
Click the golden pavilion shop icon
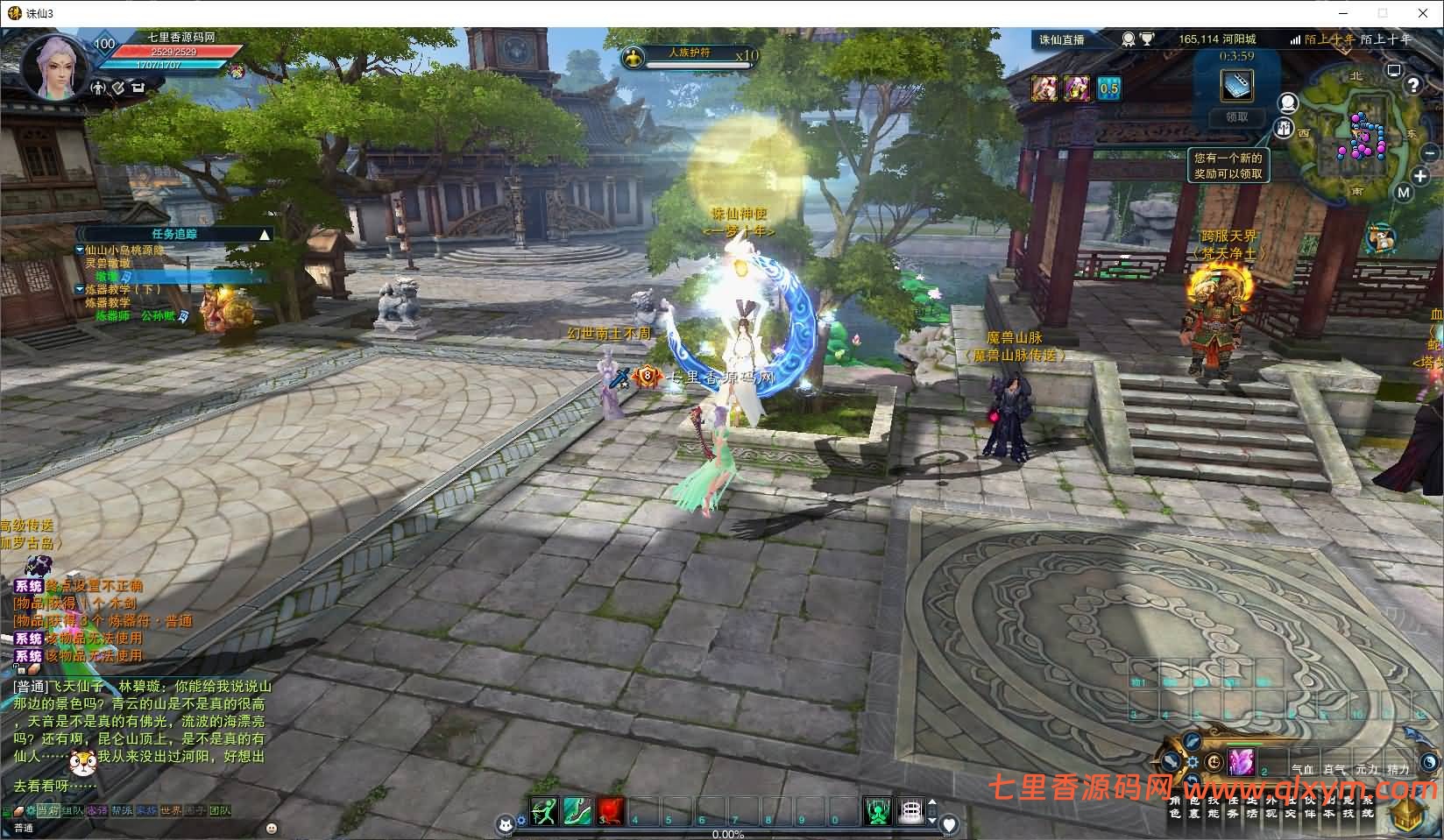pos(1408,816)
